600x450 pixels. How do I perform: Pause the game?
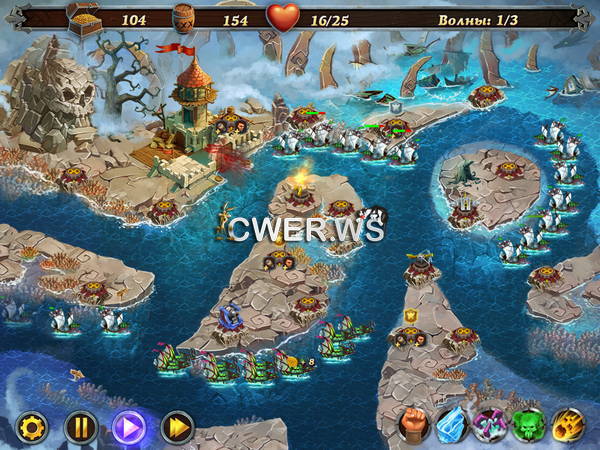coord(80,428)
